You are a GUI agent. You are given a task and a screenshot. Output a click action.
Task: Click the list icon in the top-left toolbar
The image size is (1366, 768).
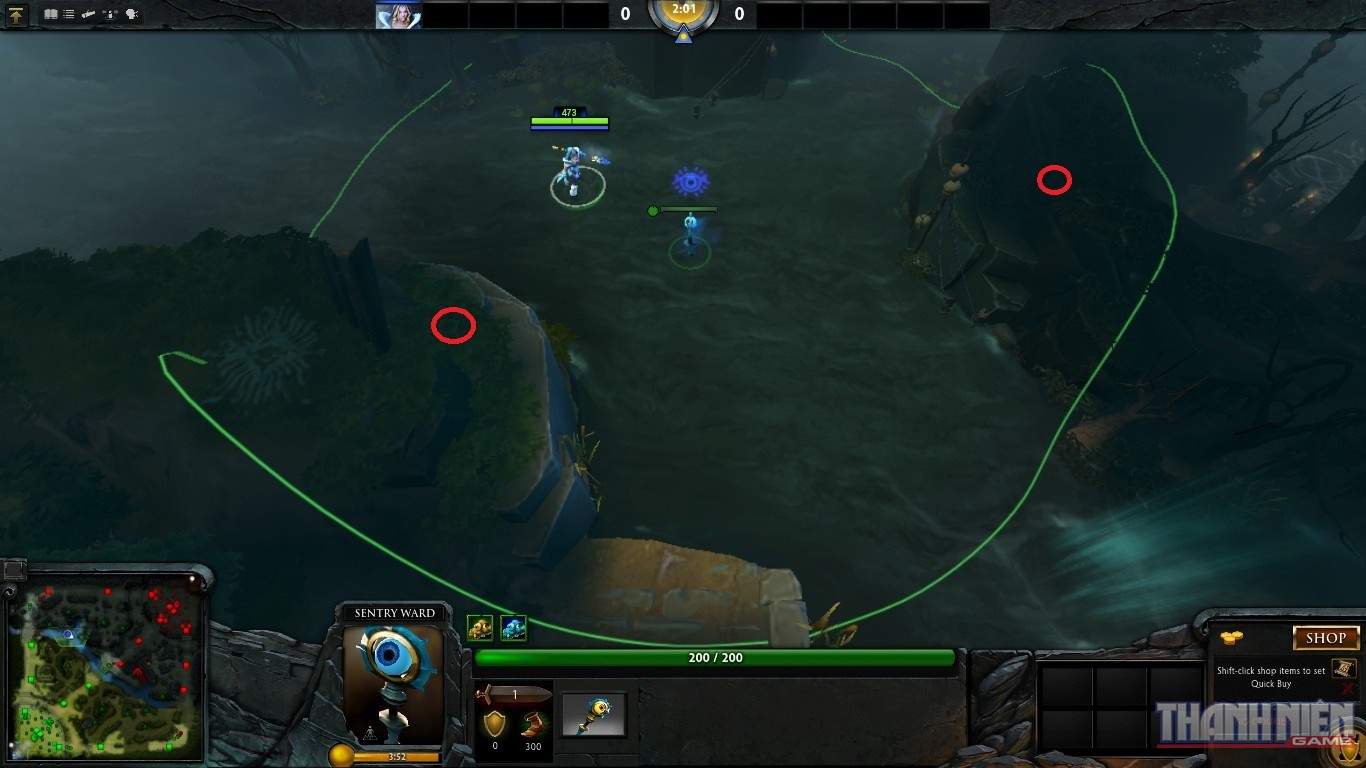click(68, 14)
